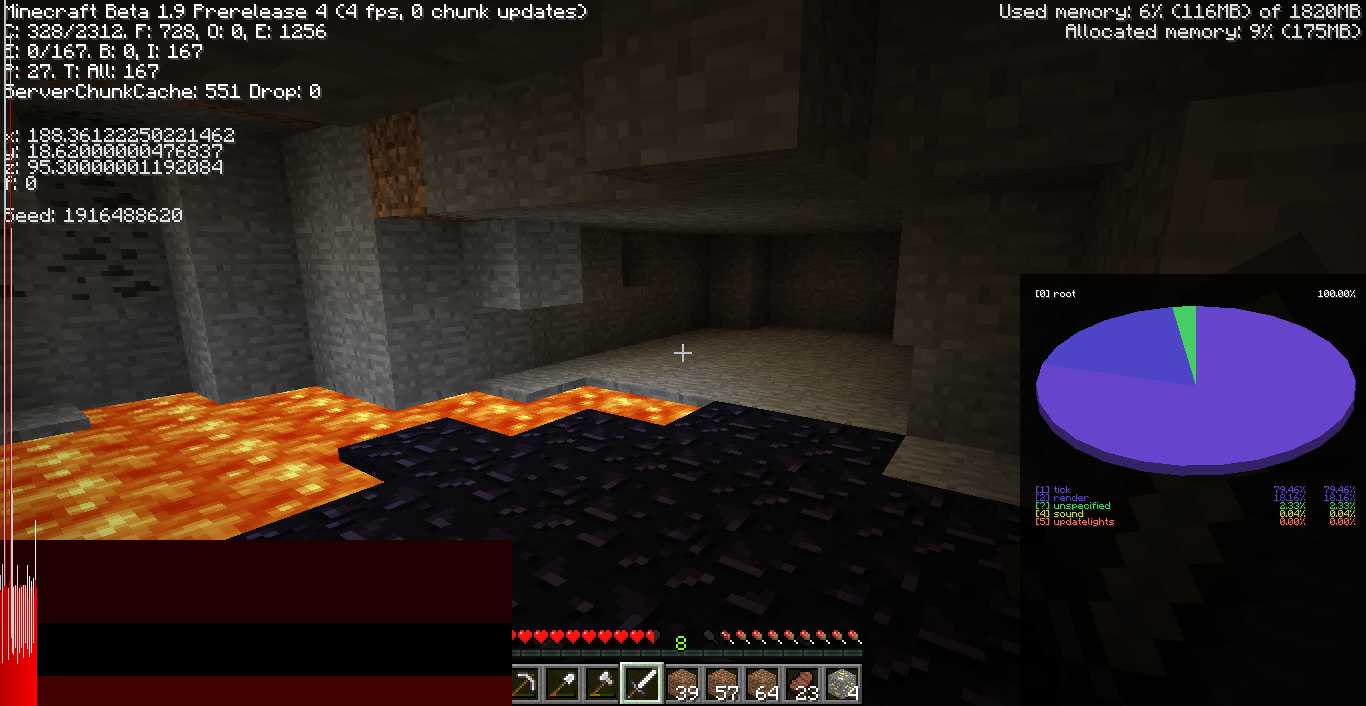The width and height of the screenshot is (1366, 706).
Task: Choose the iron axe in the hotbar
Action: (x=602, y=684)
